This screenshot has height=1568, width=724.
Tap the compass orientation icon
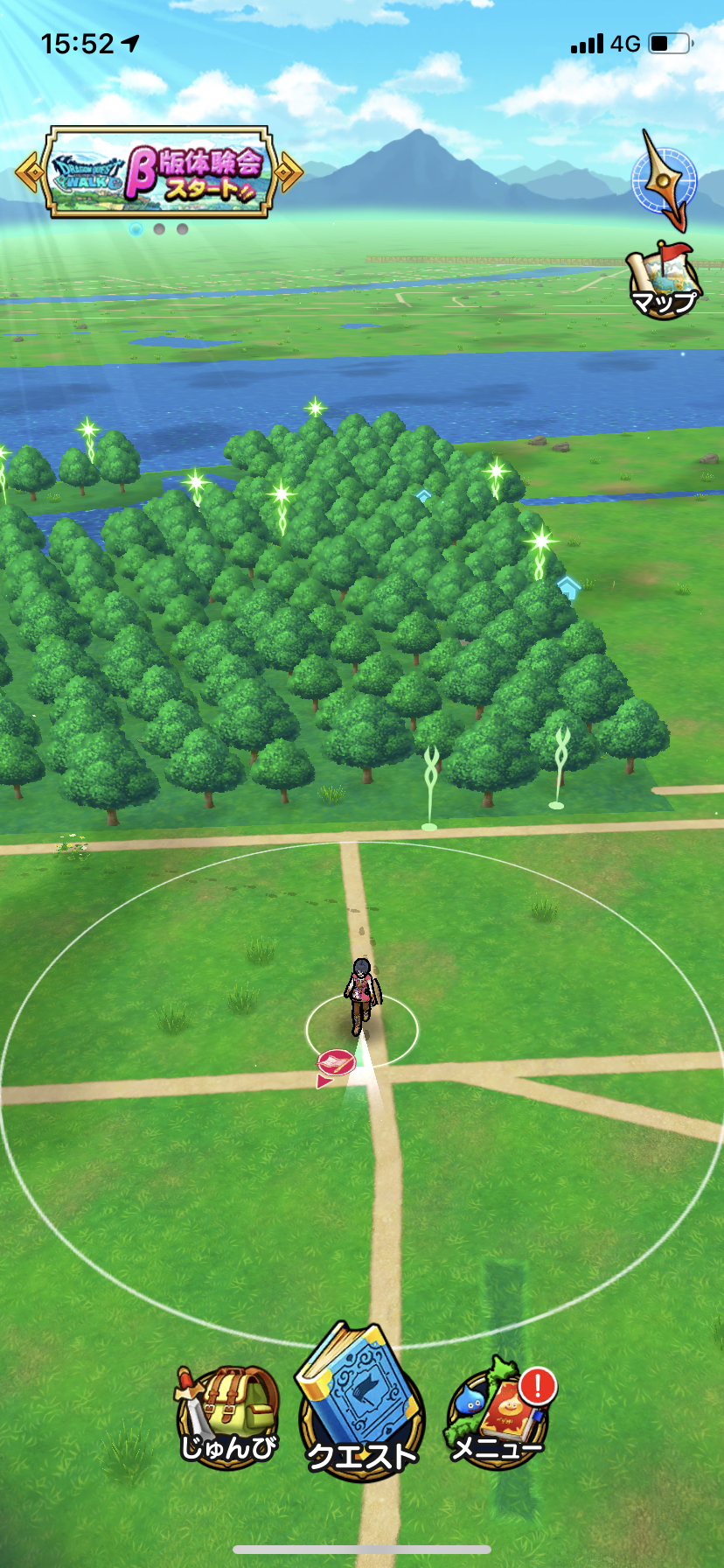click(x=665, y=180)
